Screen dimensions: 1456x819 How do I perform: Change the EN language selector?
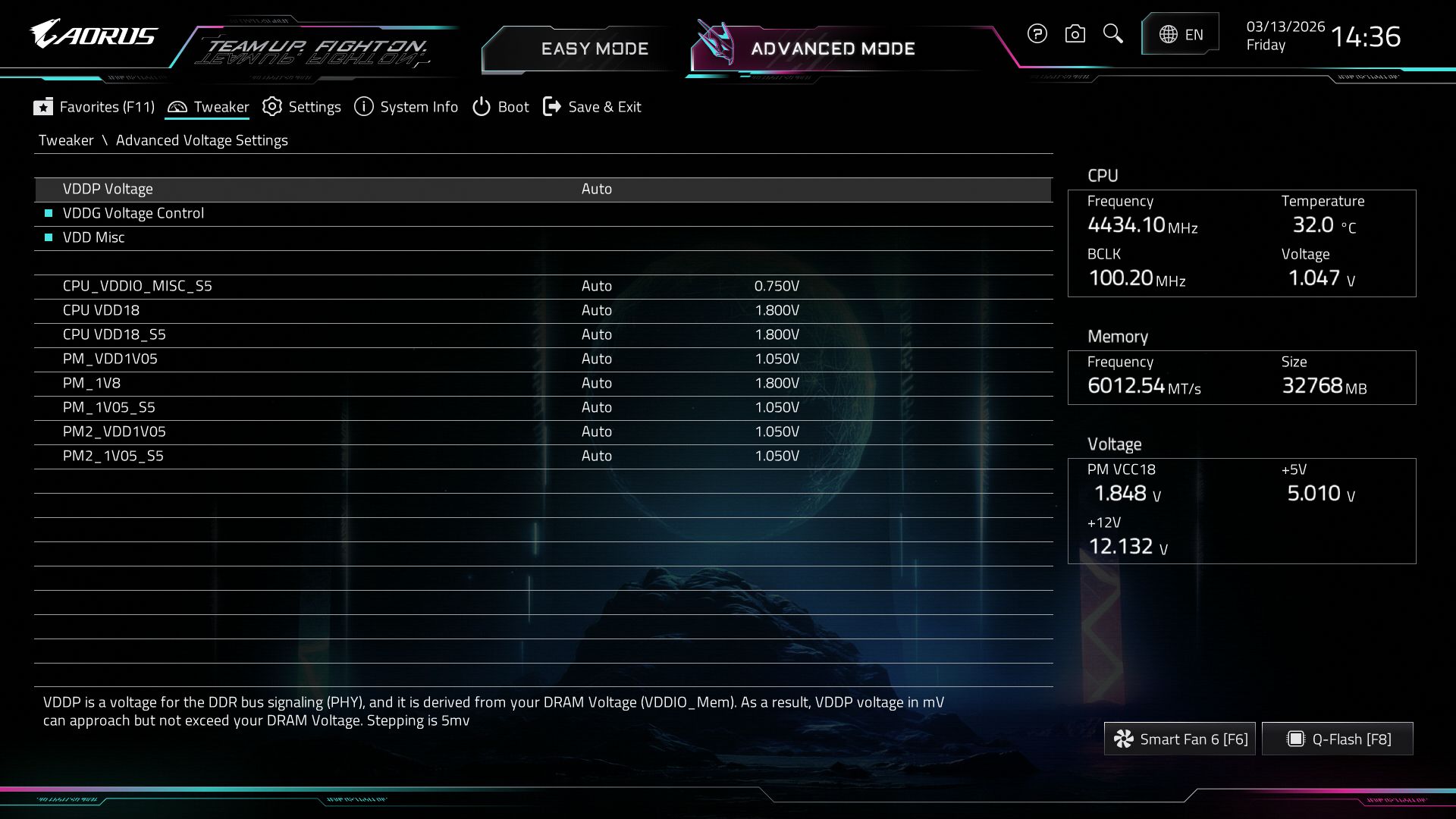click(1181, 34)
